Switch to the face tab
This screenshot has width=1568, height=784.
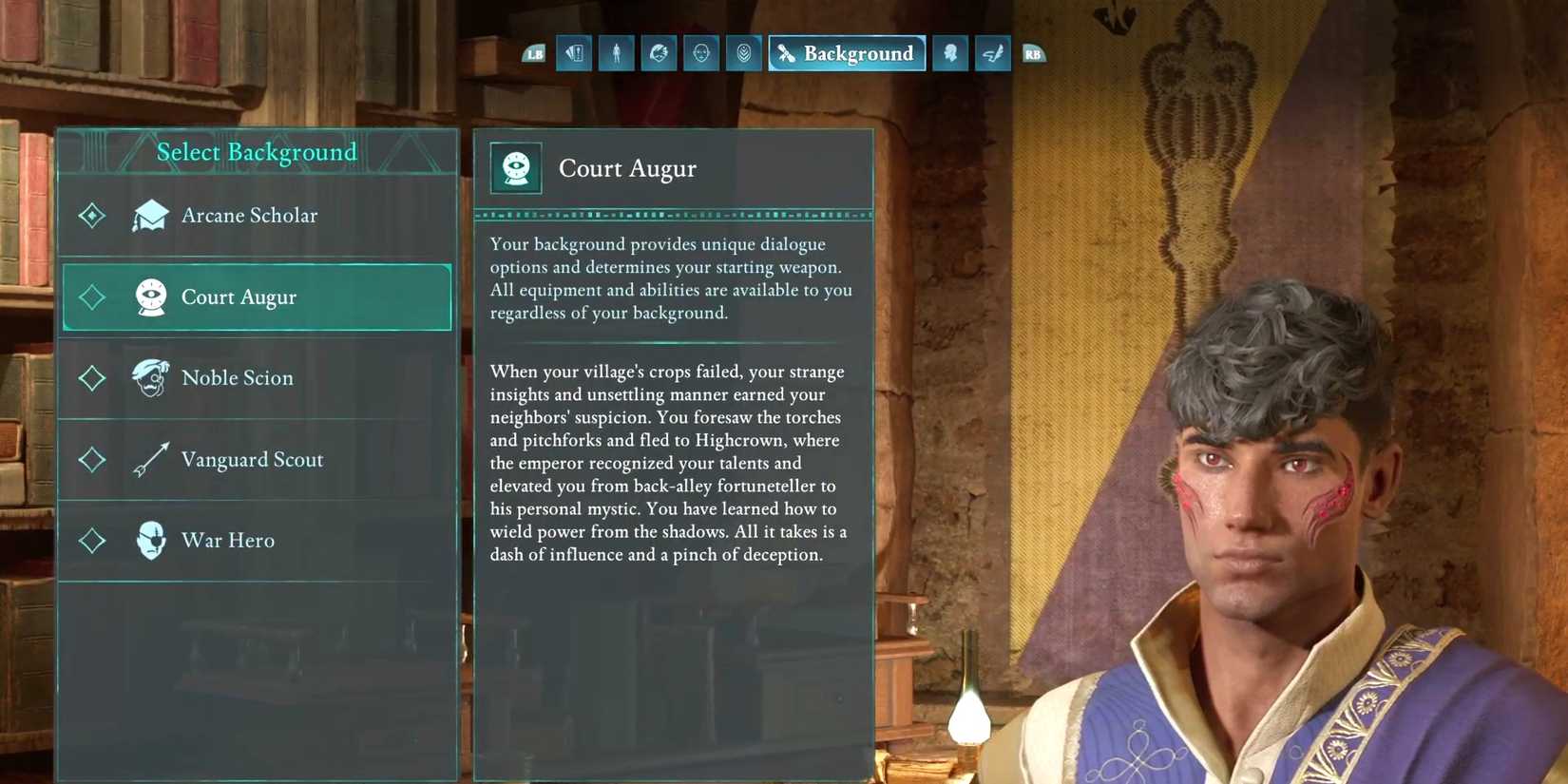point(701,54)
